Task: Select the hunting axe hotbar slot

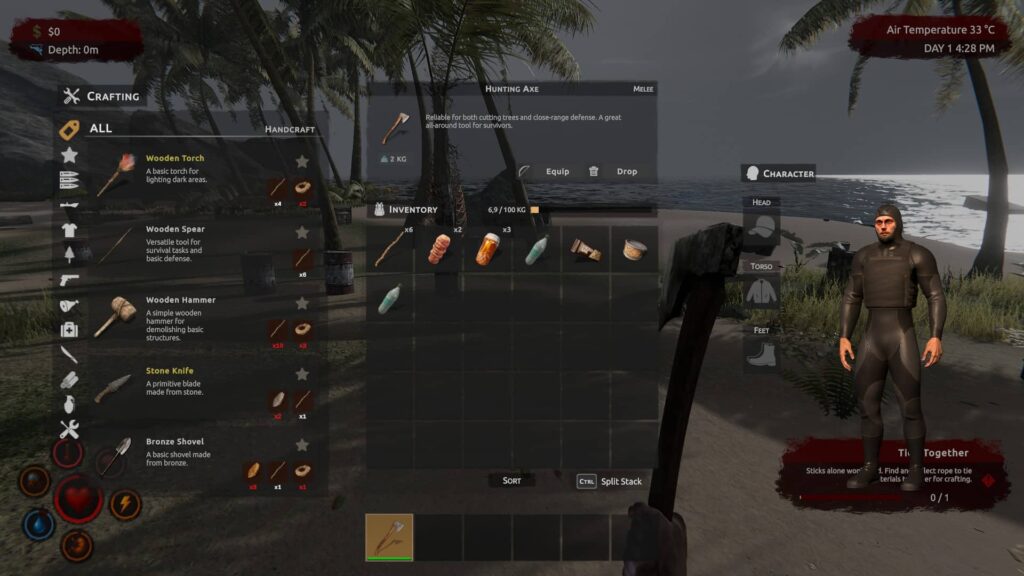Action: coord(389,538)
